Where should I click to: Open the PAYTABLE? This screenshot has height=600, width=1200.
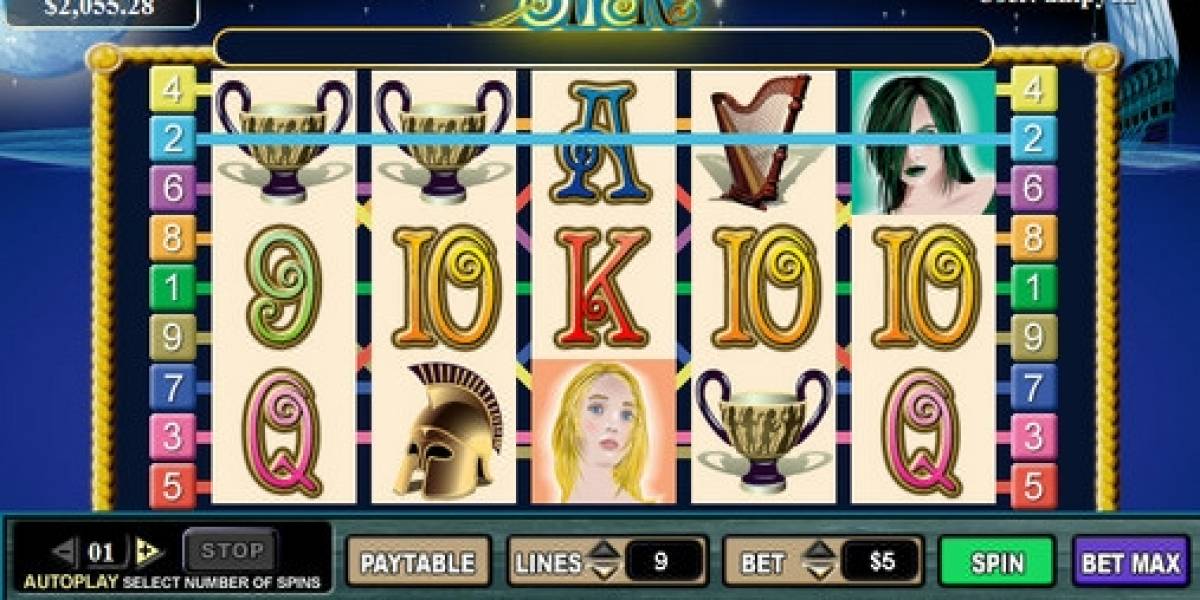(x=418, y=561)
